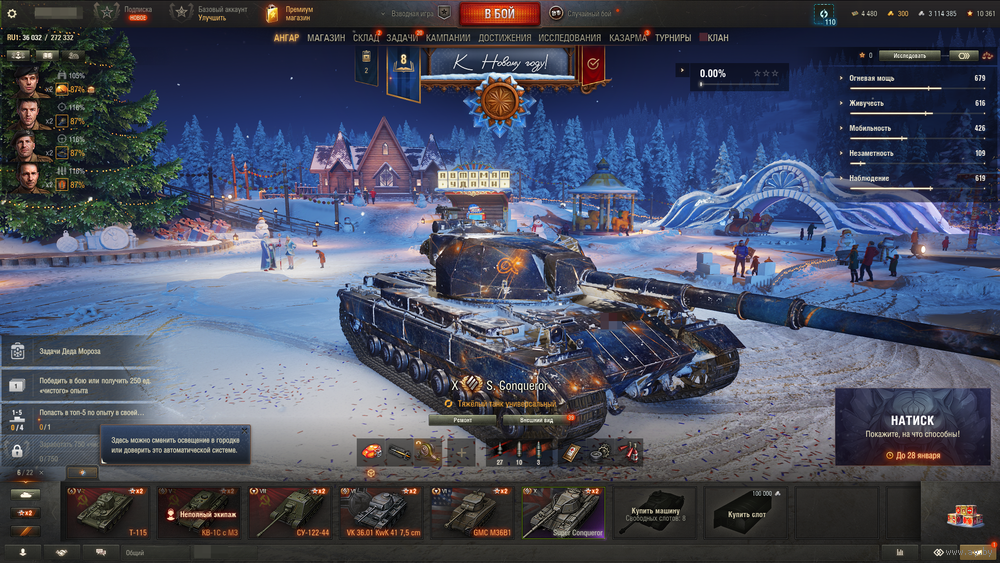
Task: Open the КАЗАРМА tab
Action: [628, 38]
